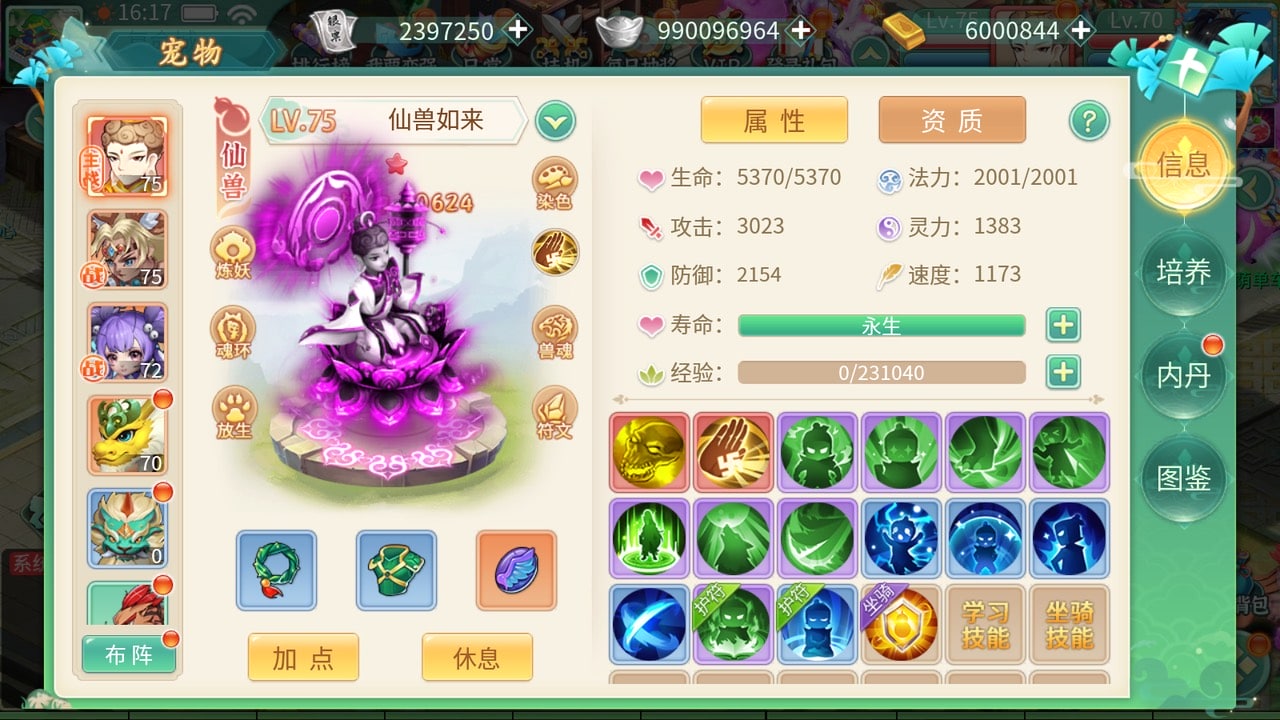The image size is (1280, 720).
Task: Select the 信息 info sidebar entry
Action: point(1184,168)
